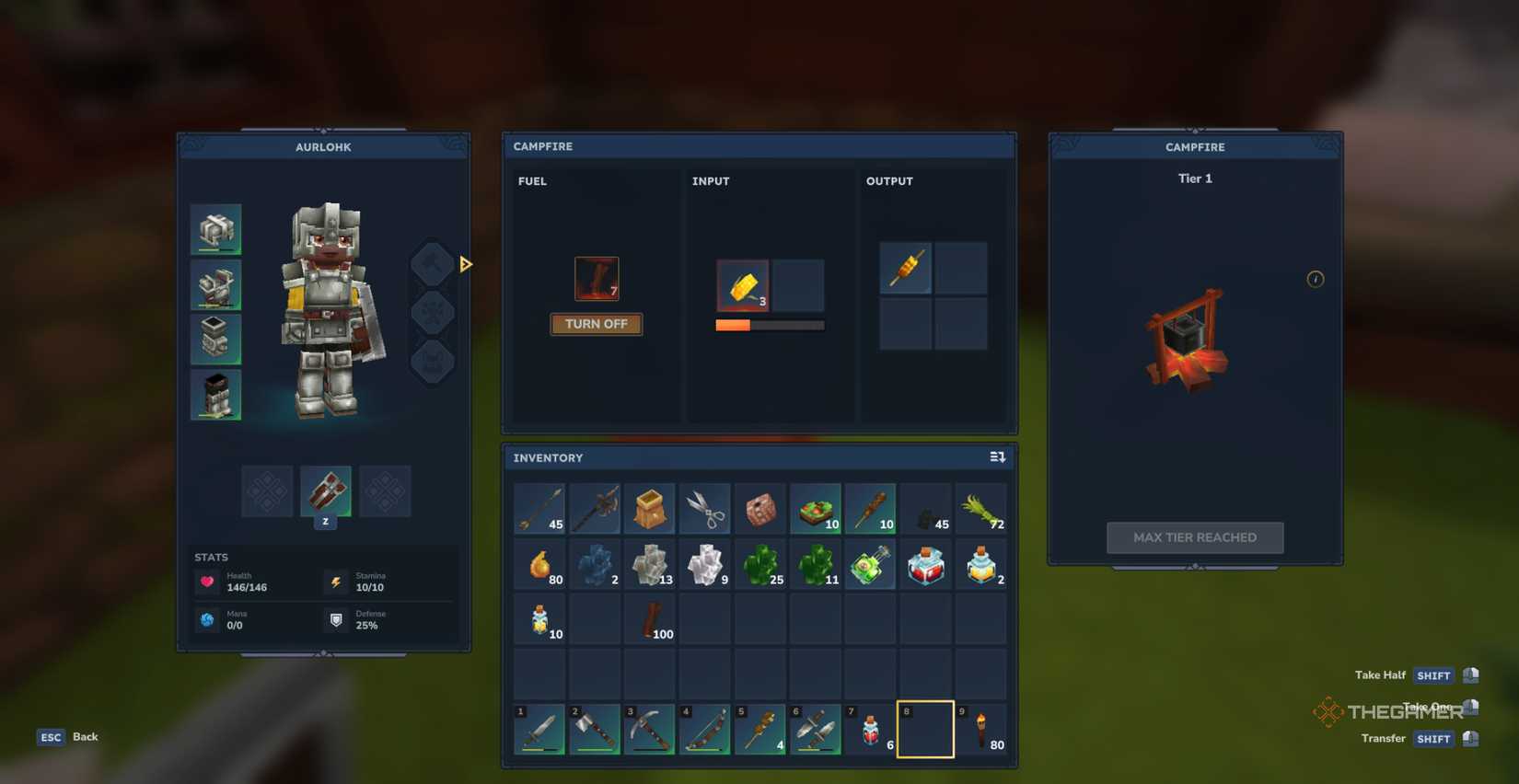Click the campfire smelting progress bar
Viewport: 1519px width, 784px height.
770,325
